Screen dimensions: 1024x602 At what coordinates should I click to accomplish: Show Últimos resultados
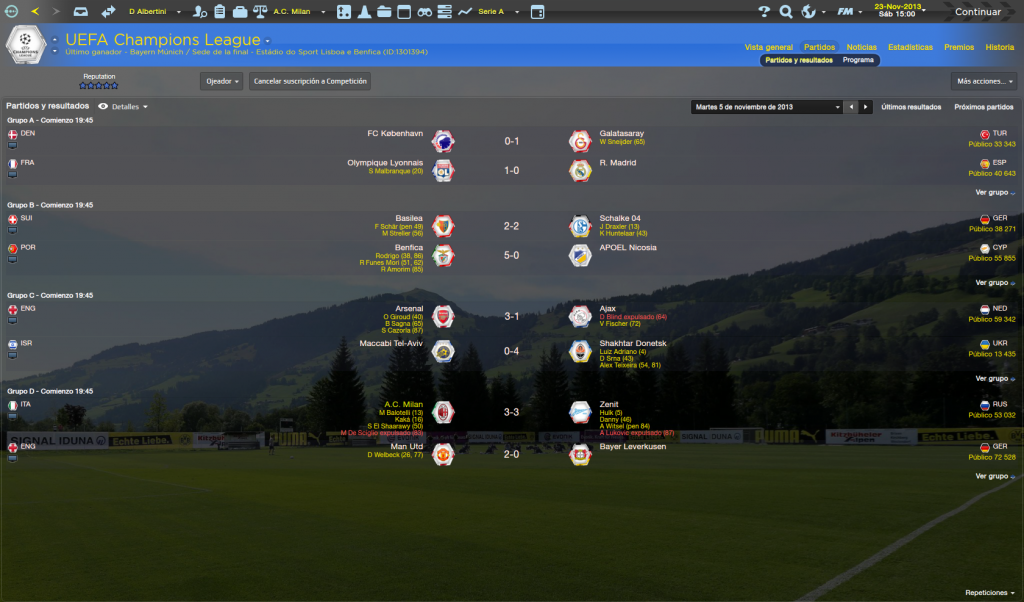(911, 106)
